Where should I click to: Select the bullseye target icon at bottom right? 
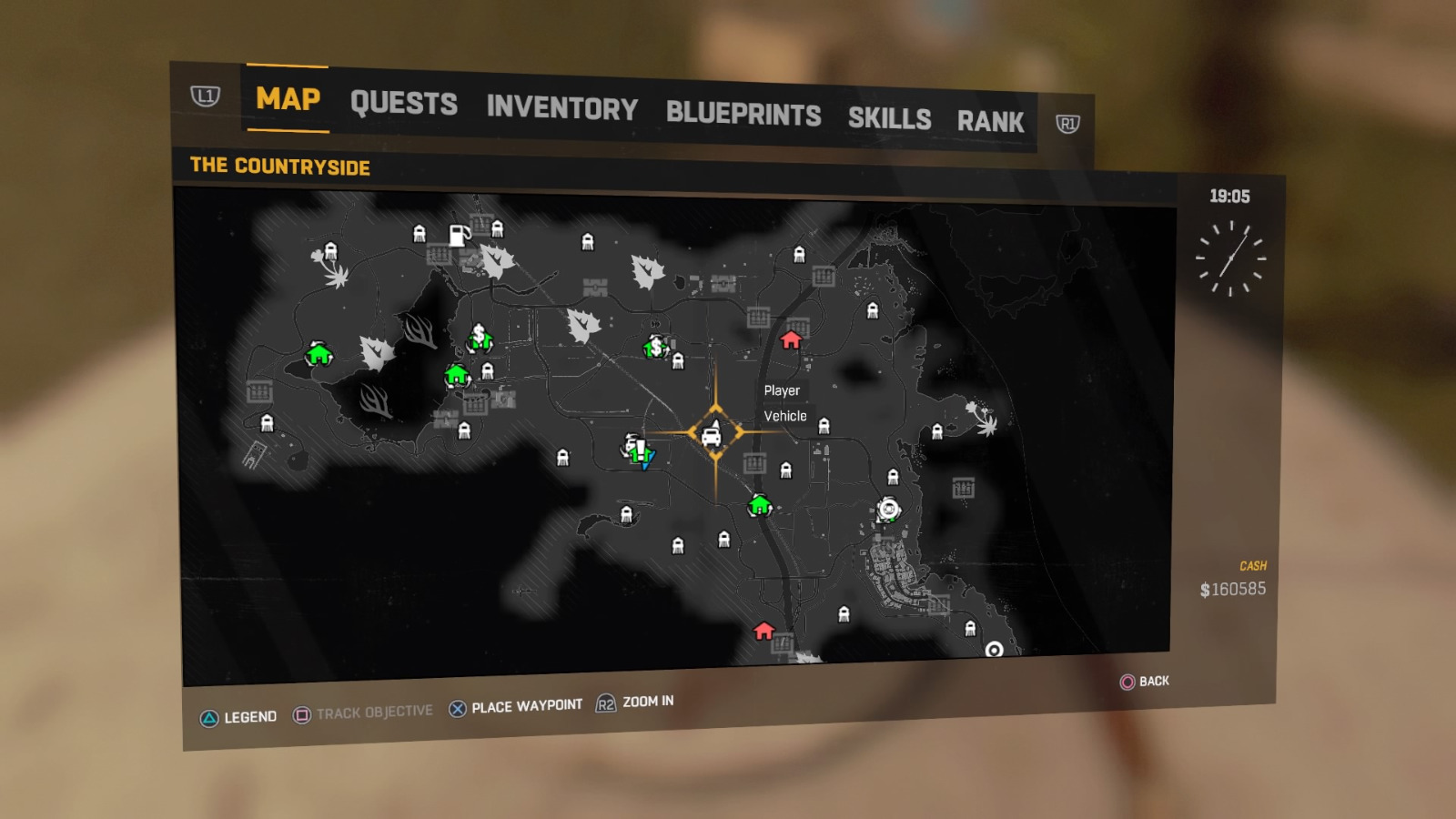click(x=993, y=651)
